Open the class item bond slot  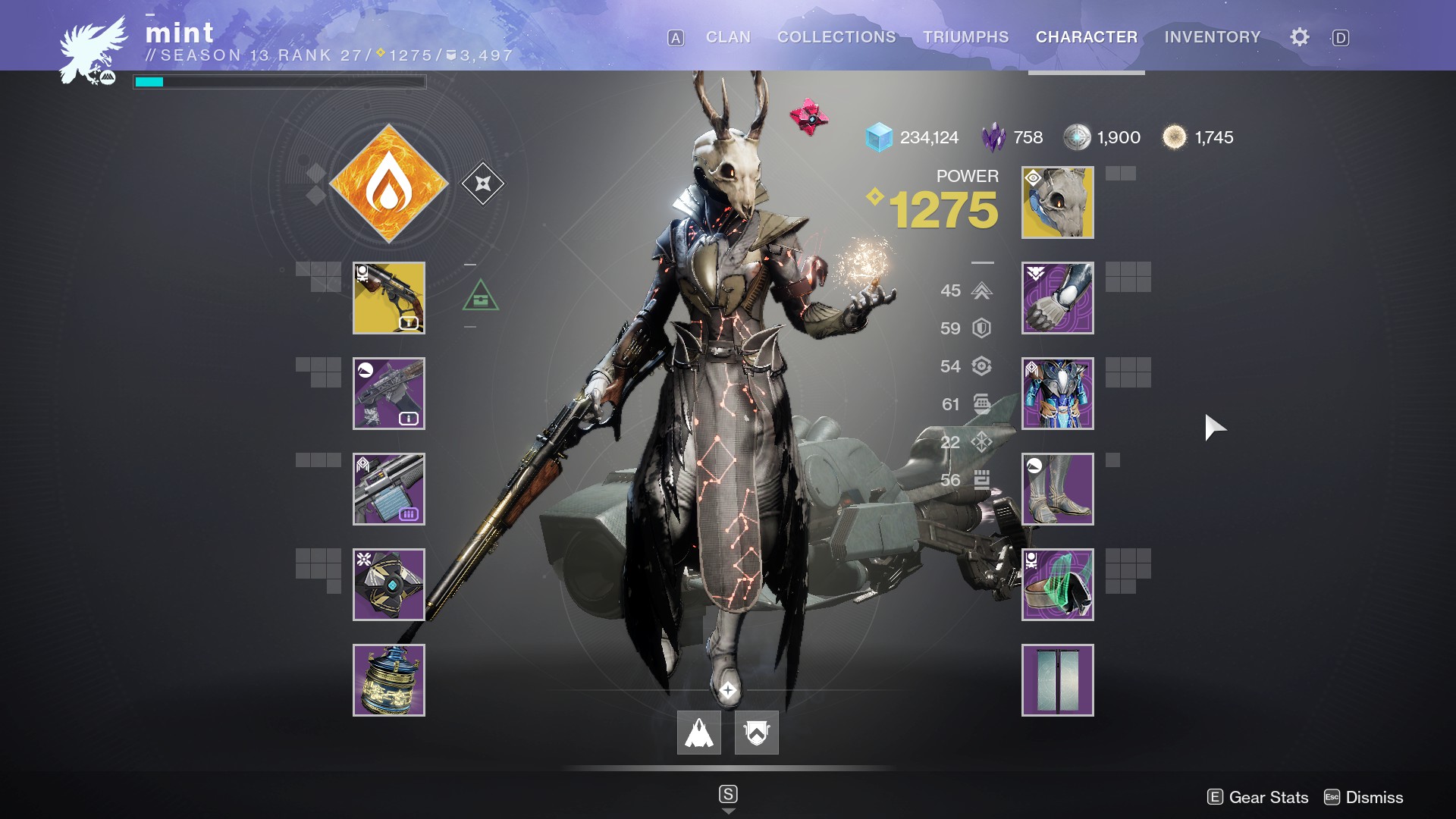(x=1058, y=585)
